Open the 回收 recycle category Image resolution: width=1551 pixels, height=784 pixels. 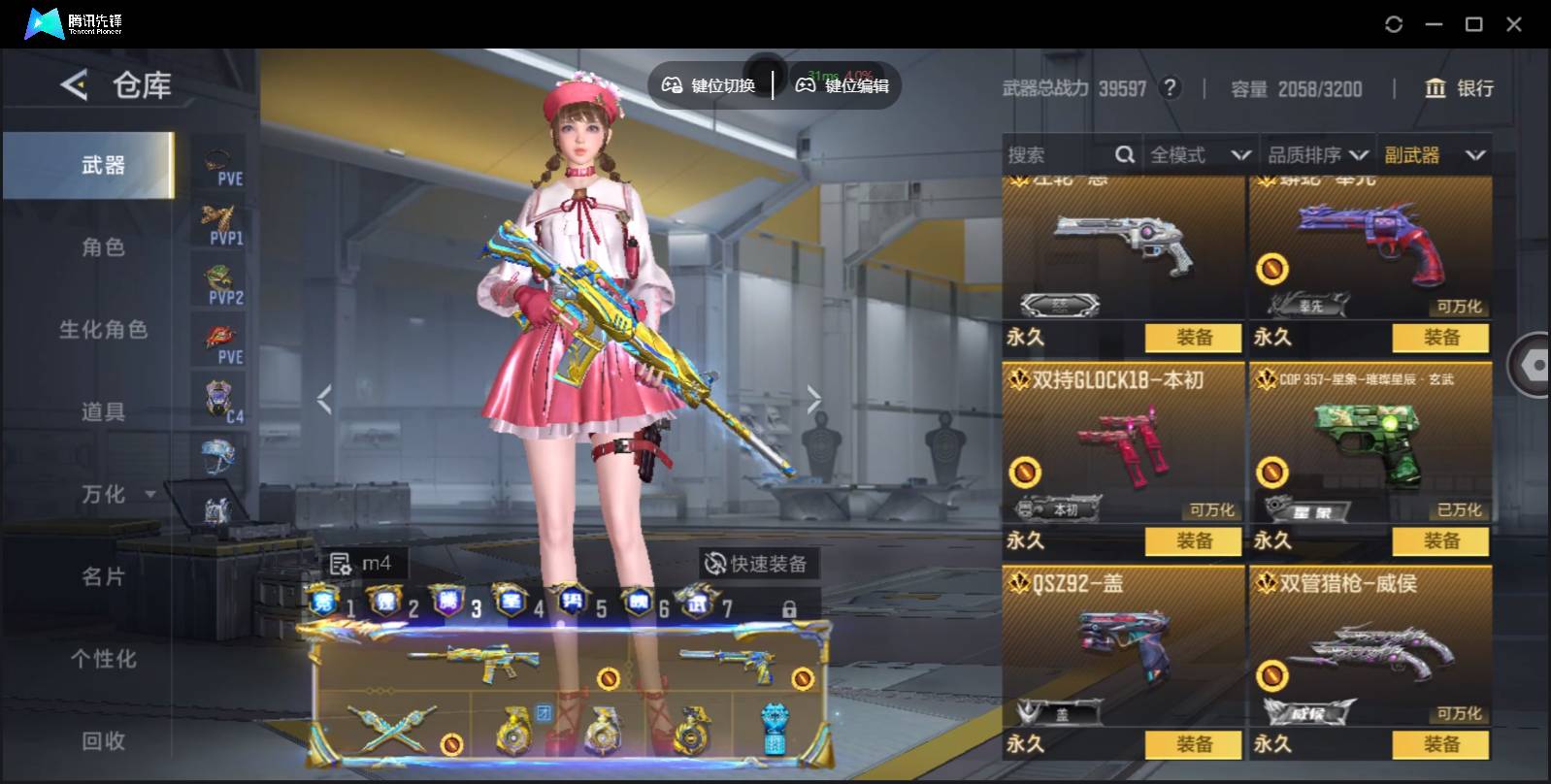coord(103,741)
